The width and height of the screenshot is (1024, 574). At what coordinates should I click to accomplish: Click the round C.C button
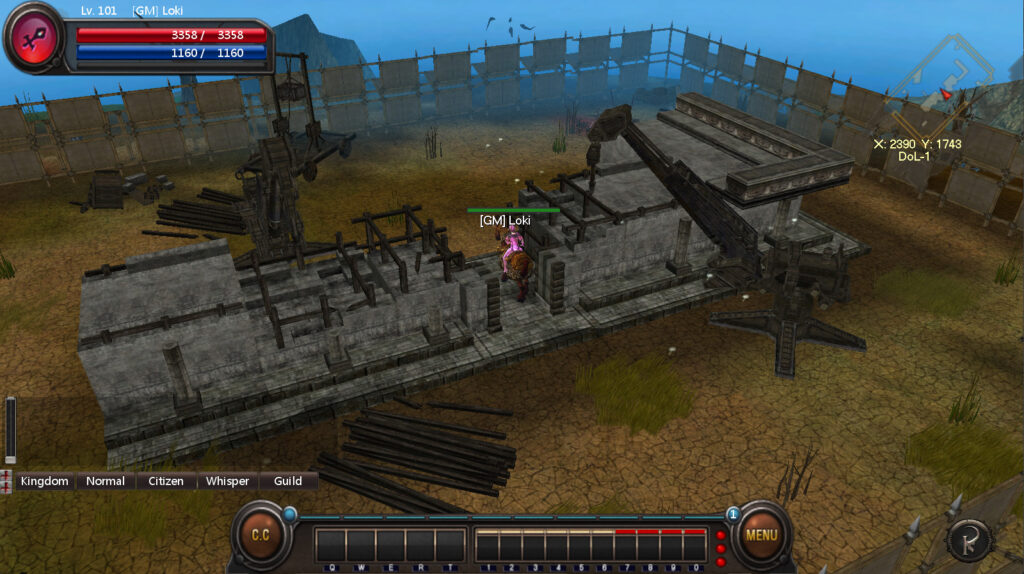(260, 535)
